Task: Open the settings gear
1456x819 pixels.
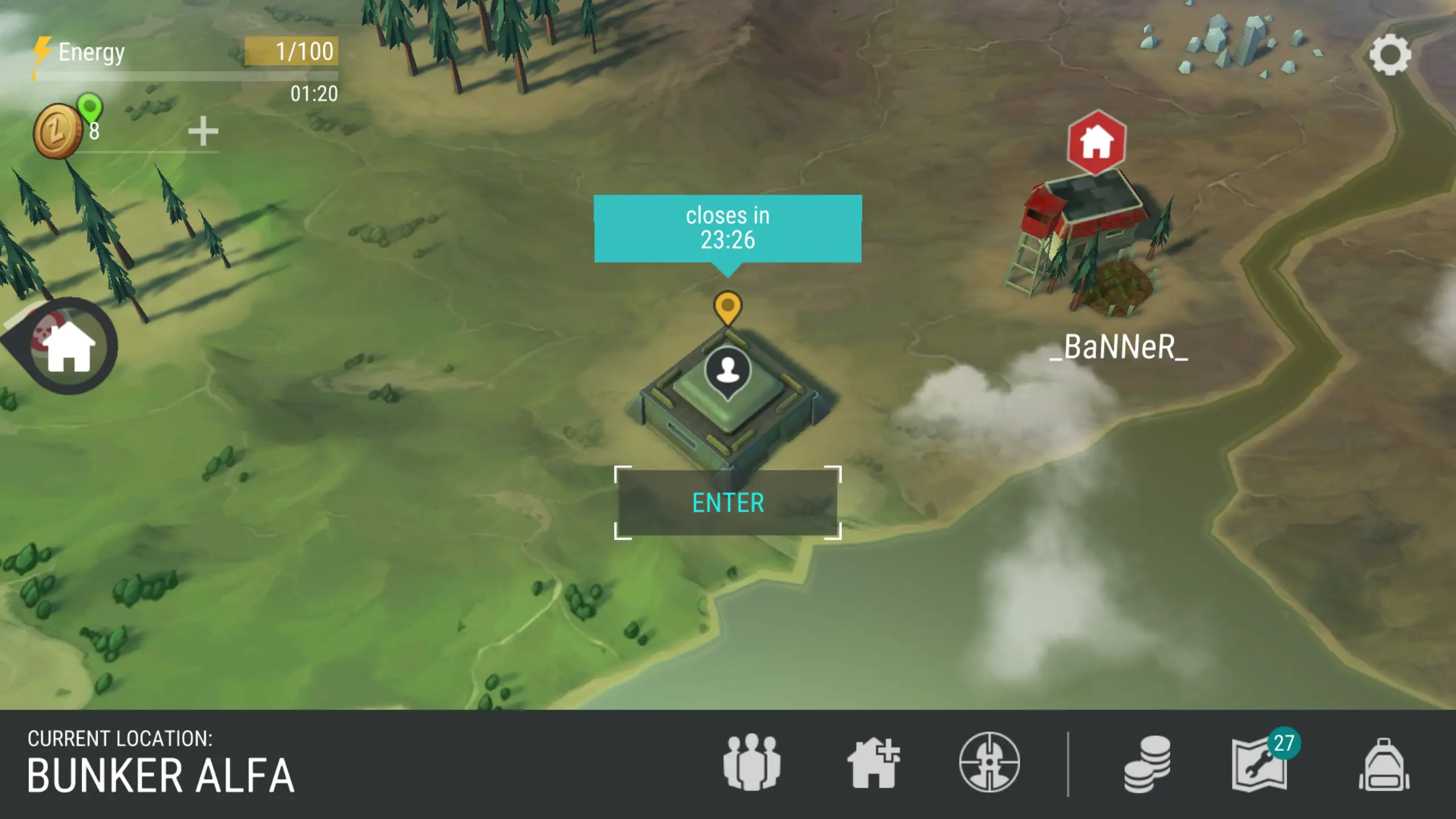Action: point(1389,55)
